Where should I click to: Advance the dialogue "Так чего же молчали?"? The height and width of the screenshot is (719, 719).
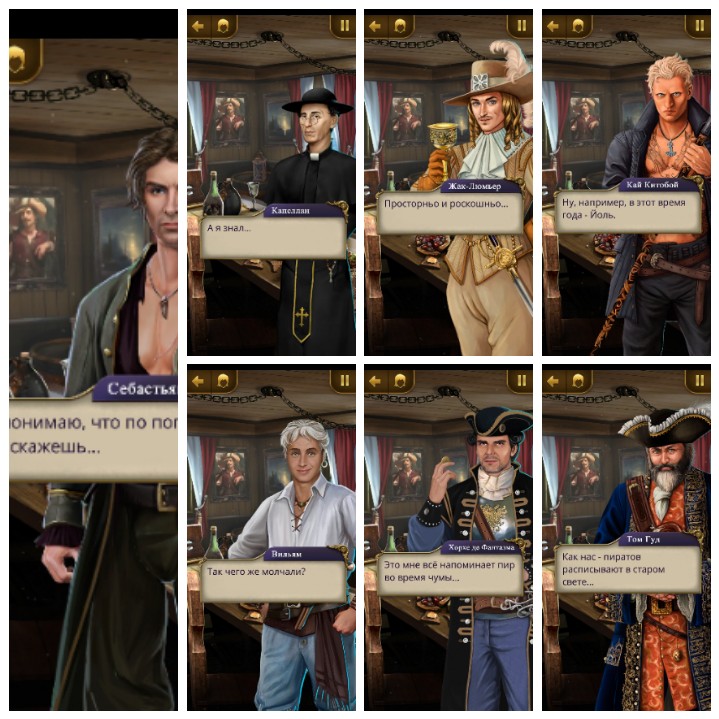click(272, 579)
